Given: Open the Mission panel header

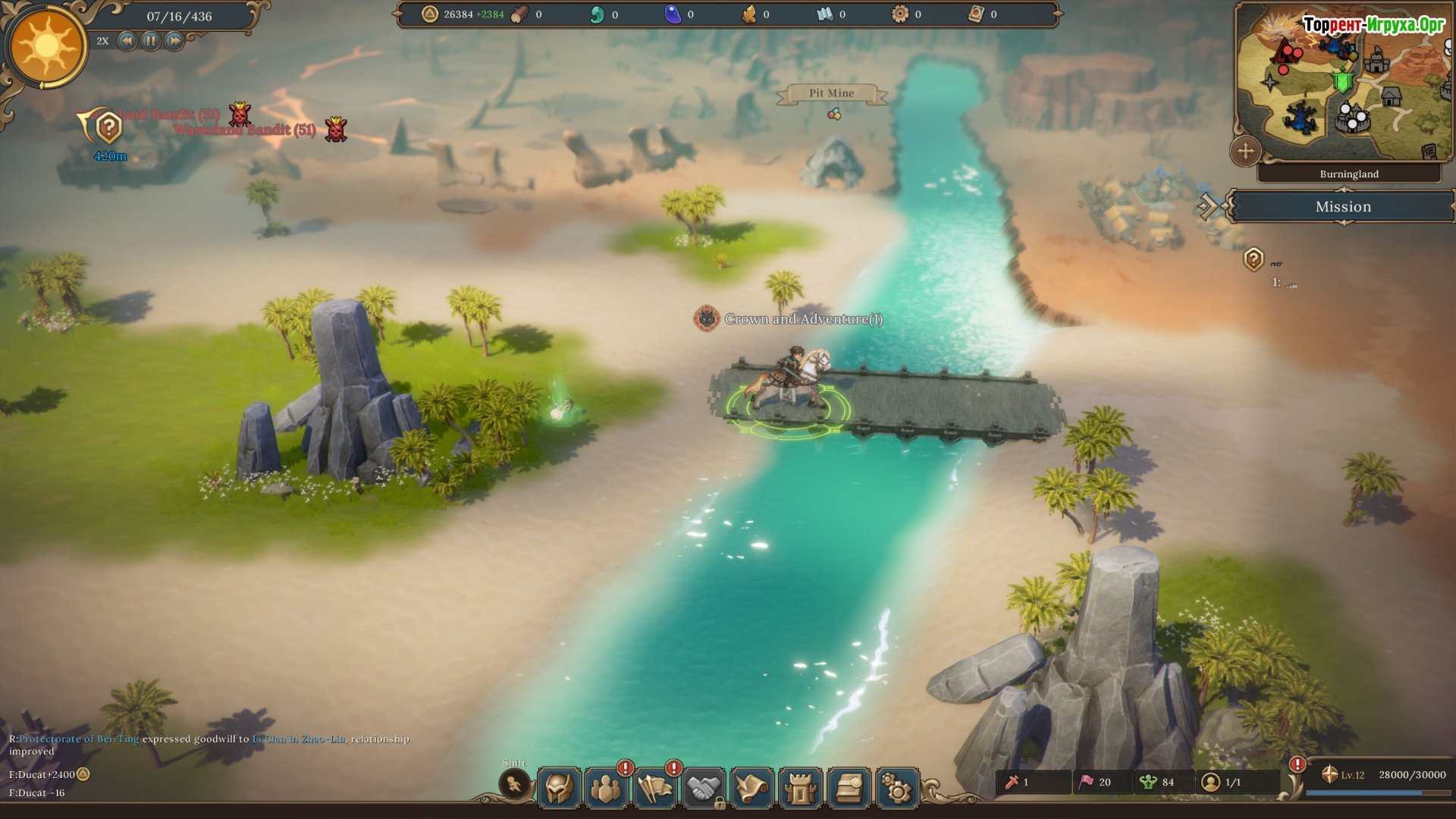Looking at the screenshot, I should coord(1342,206).
